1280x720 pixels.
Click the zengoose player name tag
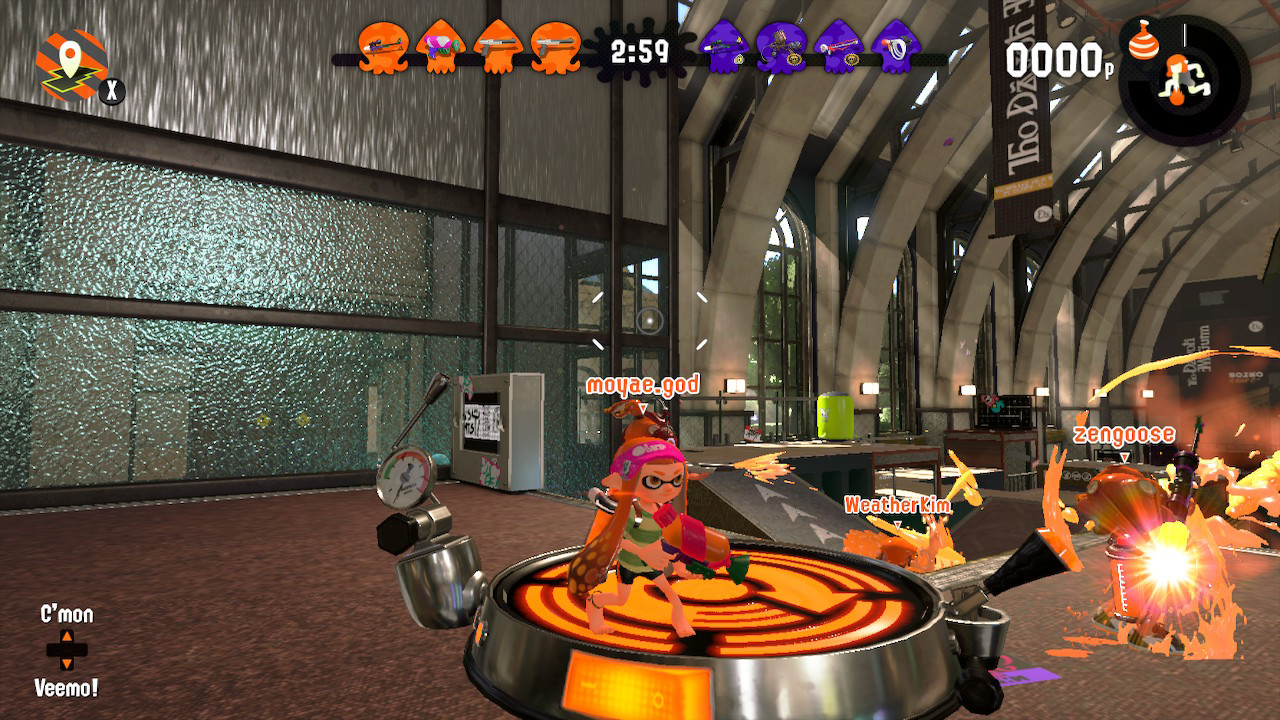[1124, 434]
